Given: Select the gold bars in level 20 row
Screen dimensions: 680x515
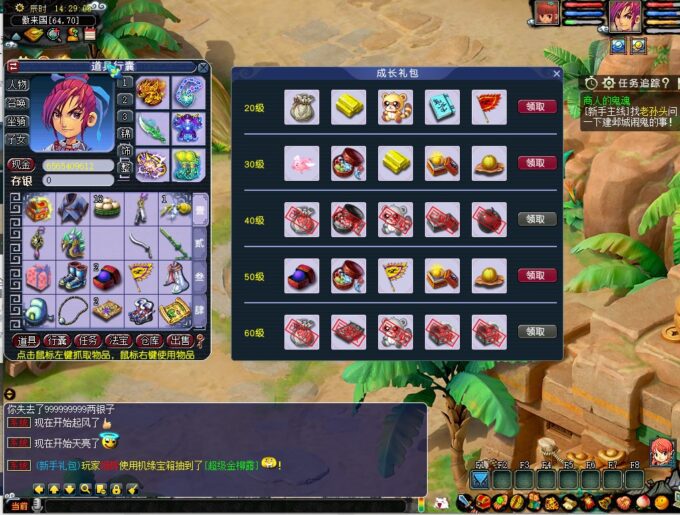Looking at the screenshot, I should (348, 107).
